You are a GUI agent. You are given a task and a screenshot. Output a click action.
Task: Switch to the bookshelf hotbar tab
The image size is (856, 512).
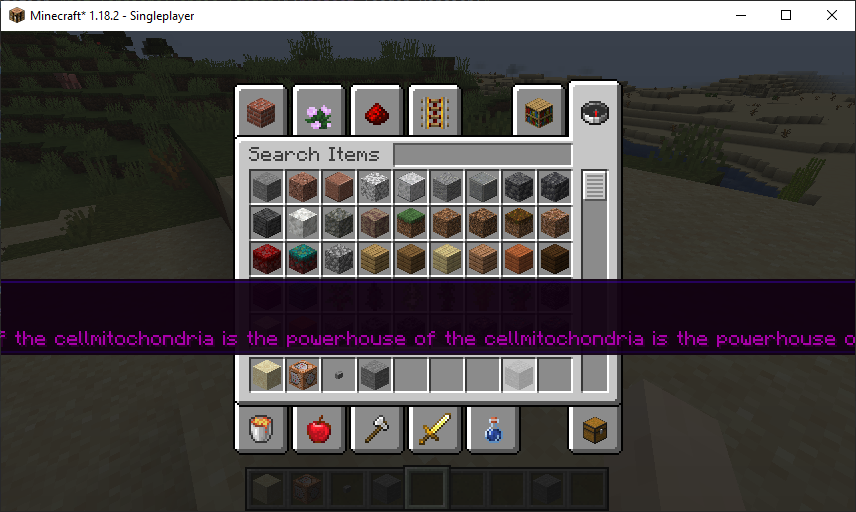[538, 110]
